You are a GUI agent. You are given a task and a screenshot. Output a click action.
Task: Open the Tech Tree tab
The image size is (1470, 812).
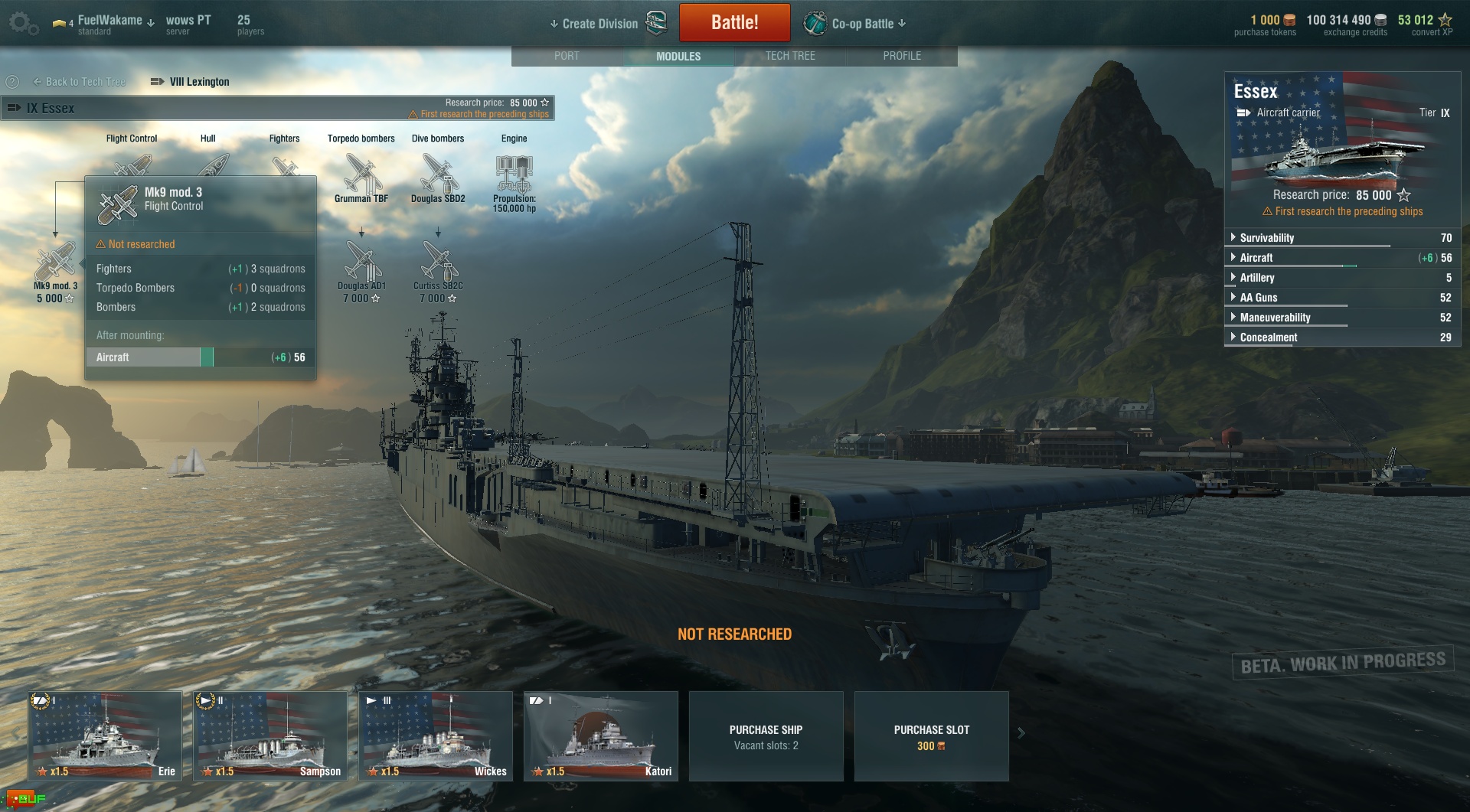pyautogui.click(x=790, y=56)
